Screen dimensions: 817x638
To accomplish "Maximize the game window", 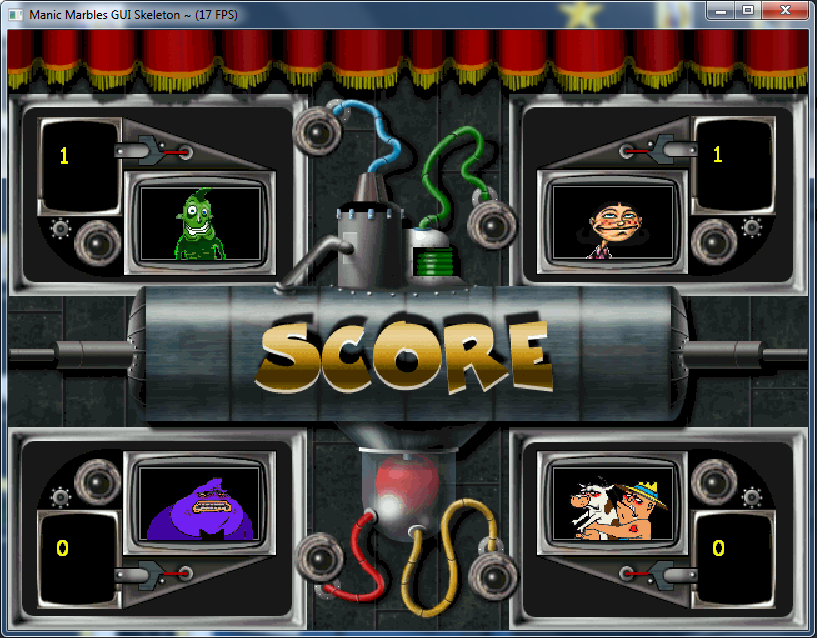I will click(746, 10).
